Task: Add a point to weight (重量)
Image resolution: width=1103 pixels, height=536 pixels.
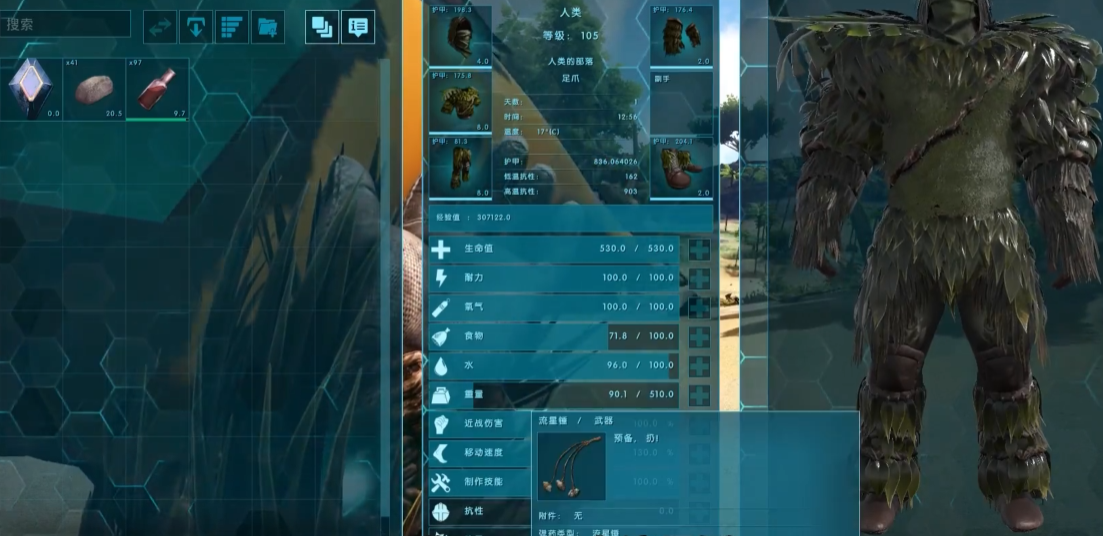Action: coord(699,395)
